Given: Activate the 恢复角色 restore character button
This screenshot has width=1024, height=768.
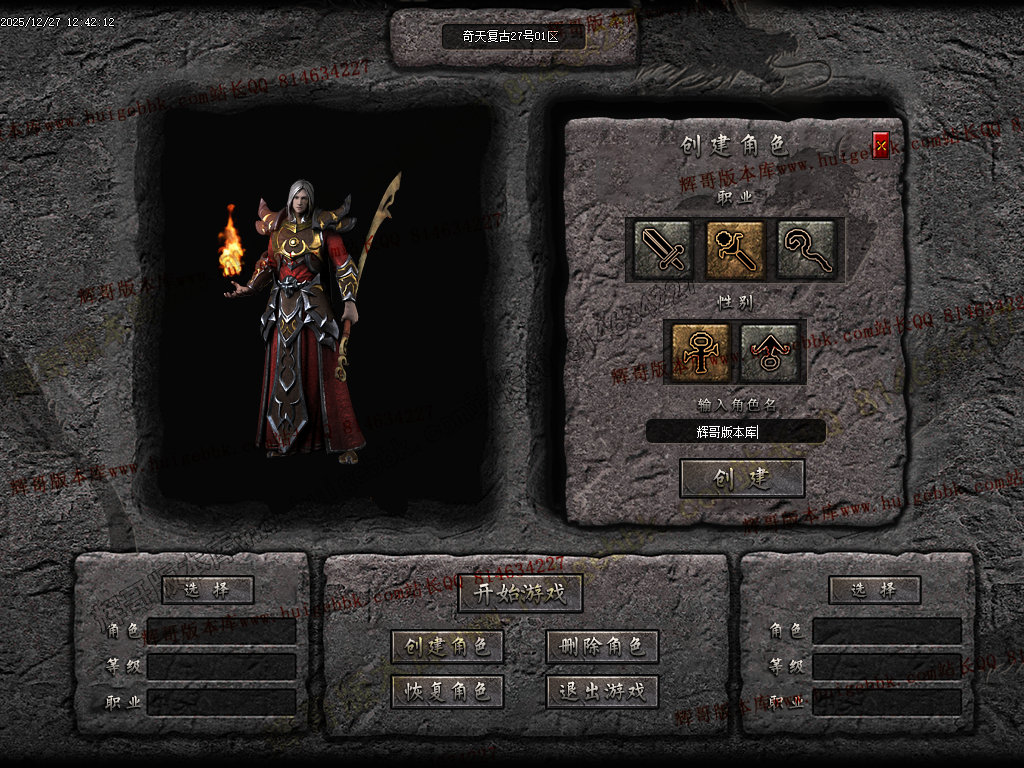Looking at the screenshot, I should [447, 691].
